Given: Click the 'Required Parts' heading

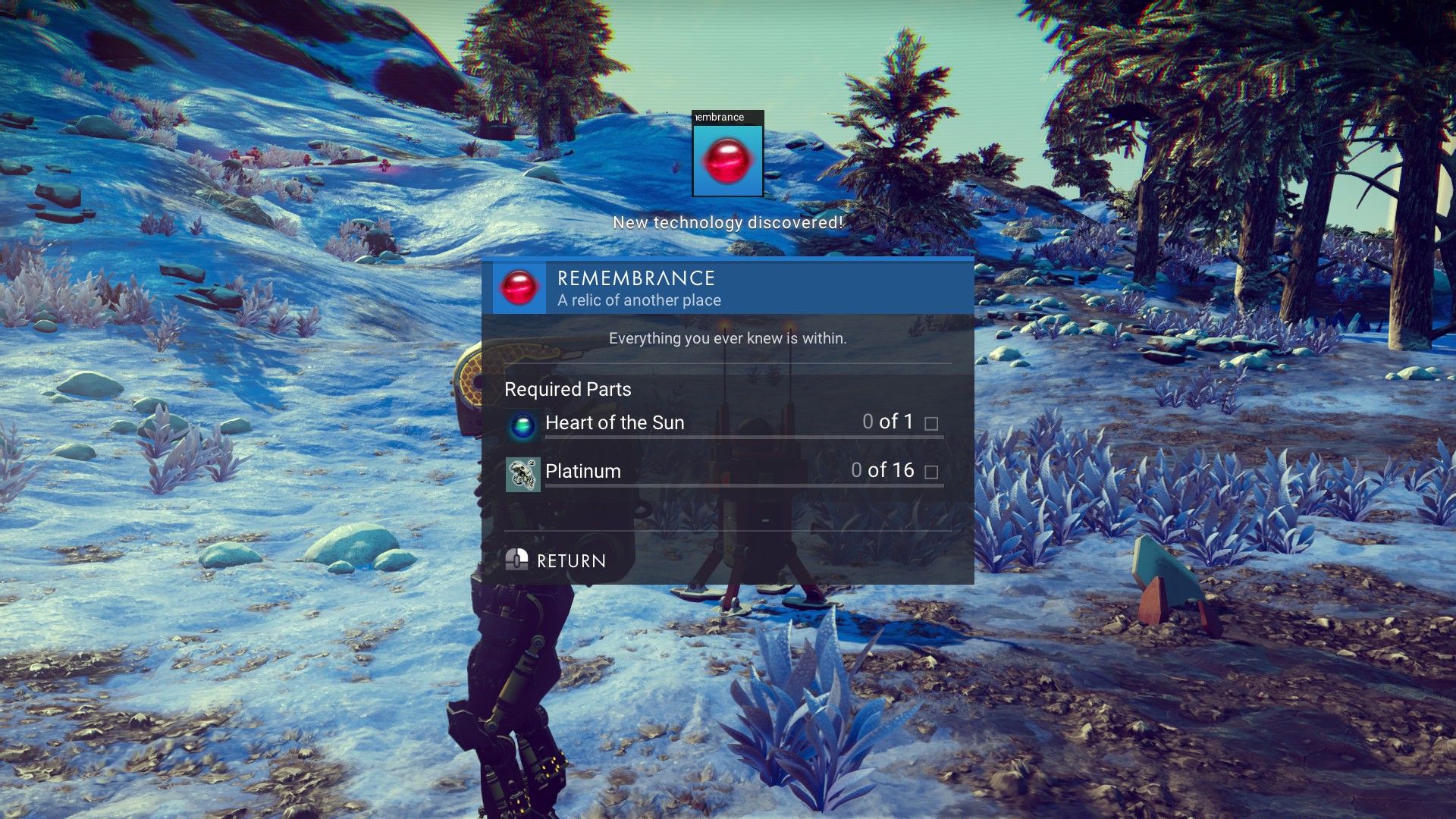Looking at the screenshot, I should [x=568, y=389].
